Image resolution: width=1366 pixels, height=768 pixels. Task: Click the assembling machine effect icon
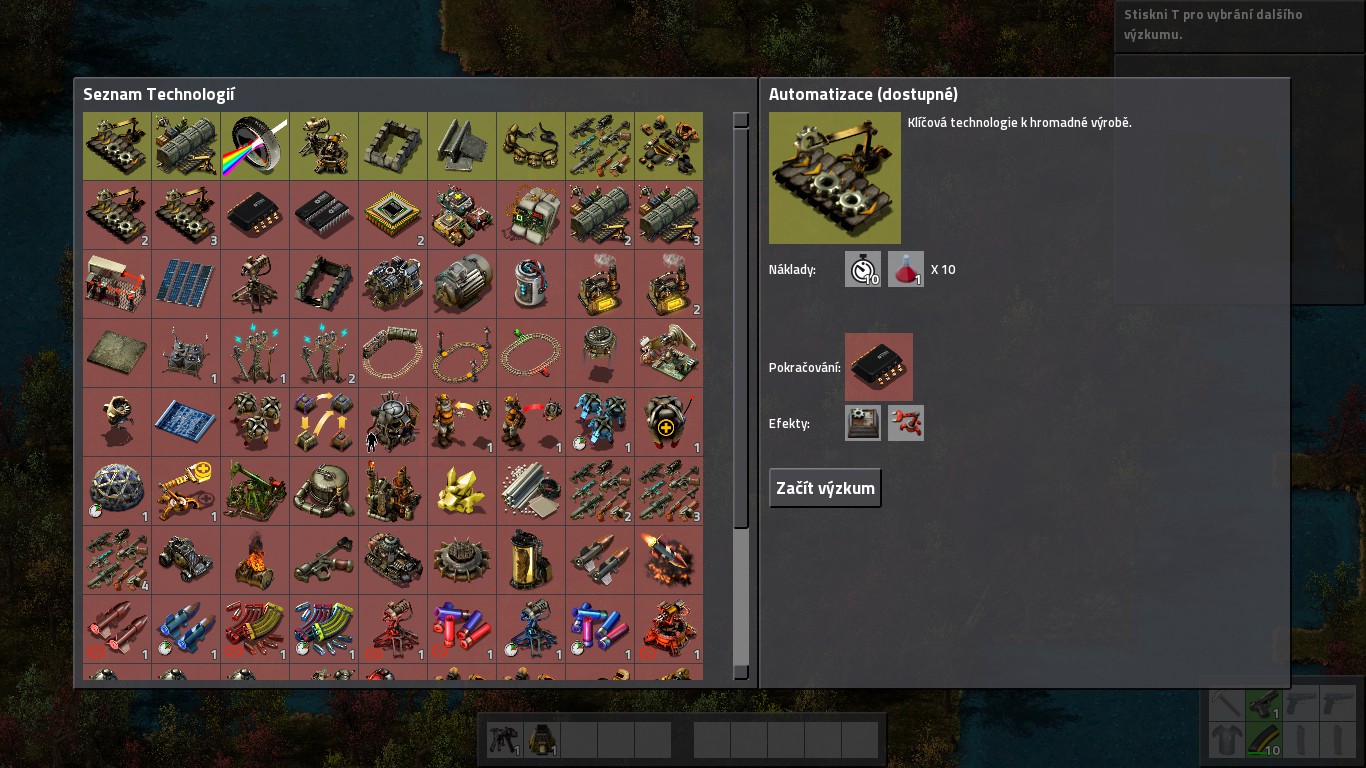click(863, 423)
